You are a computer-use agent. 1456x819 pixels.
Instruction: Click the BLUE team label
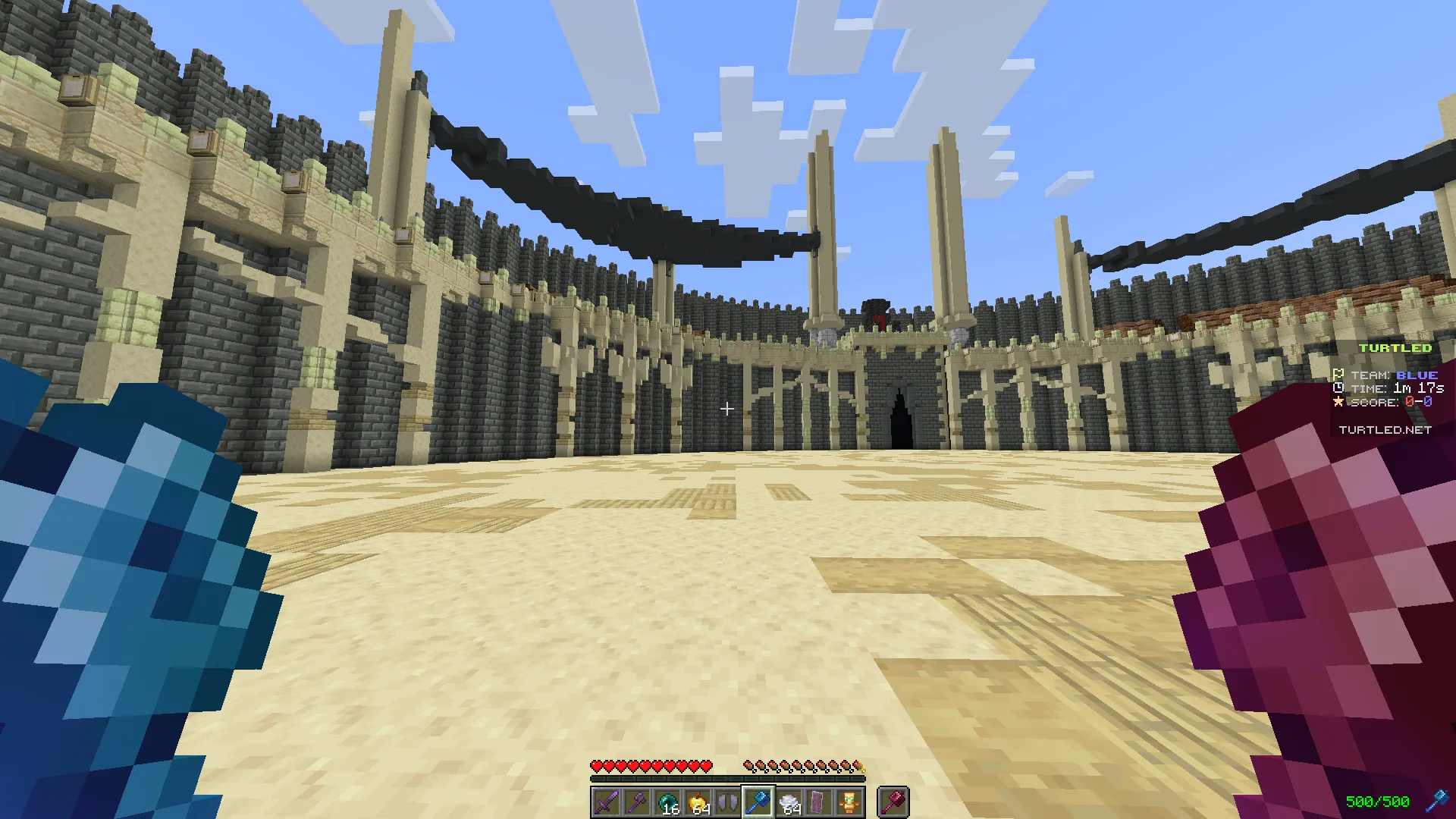[x=1417, y=375]
